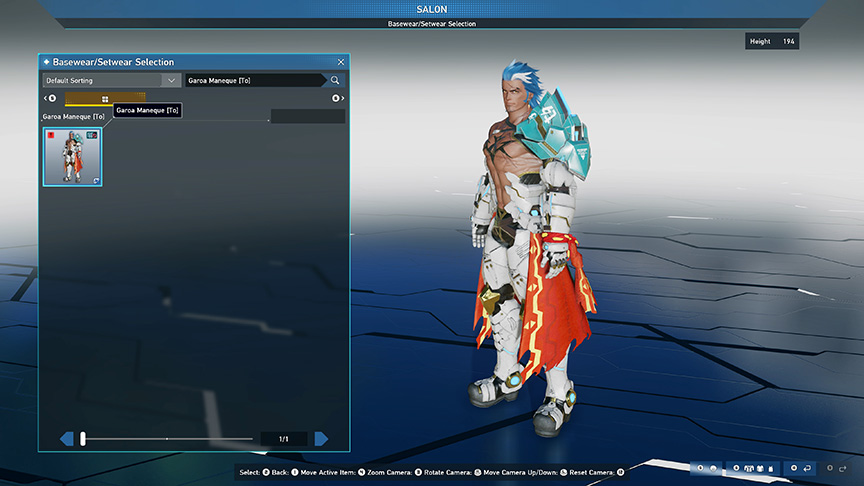Select the Garoa Maneque [To] outfit thumbnail

coord(71,156)
